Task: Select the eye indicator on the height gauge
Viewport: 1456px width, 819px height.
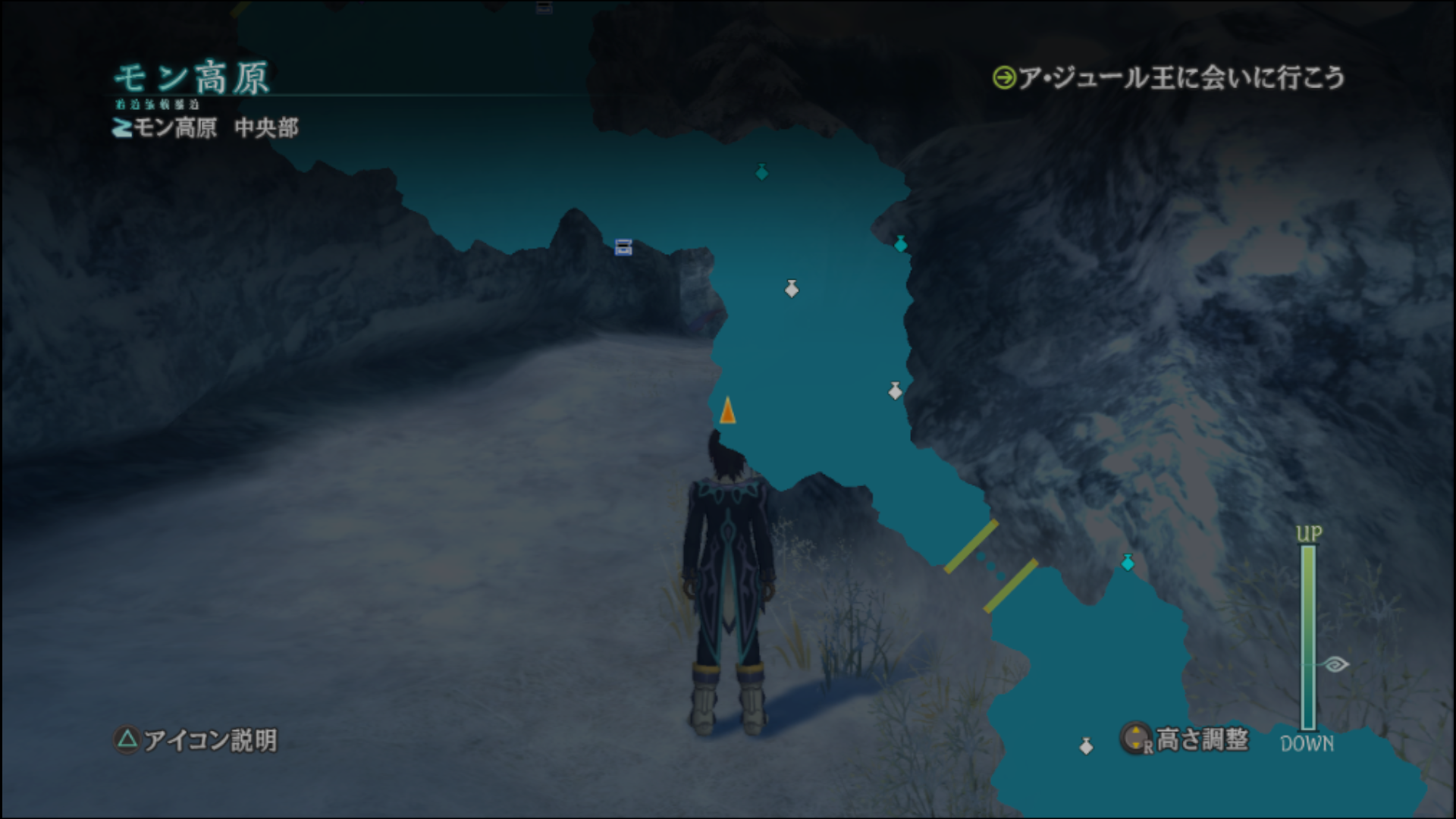Action: 1335,664
